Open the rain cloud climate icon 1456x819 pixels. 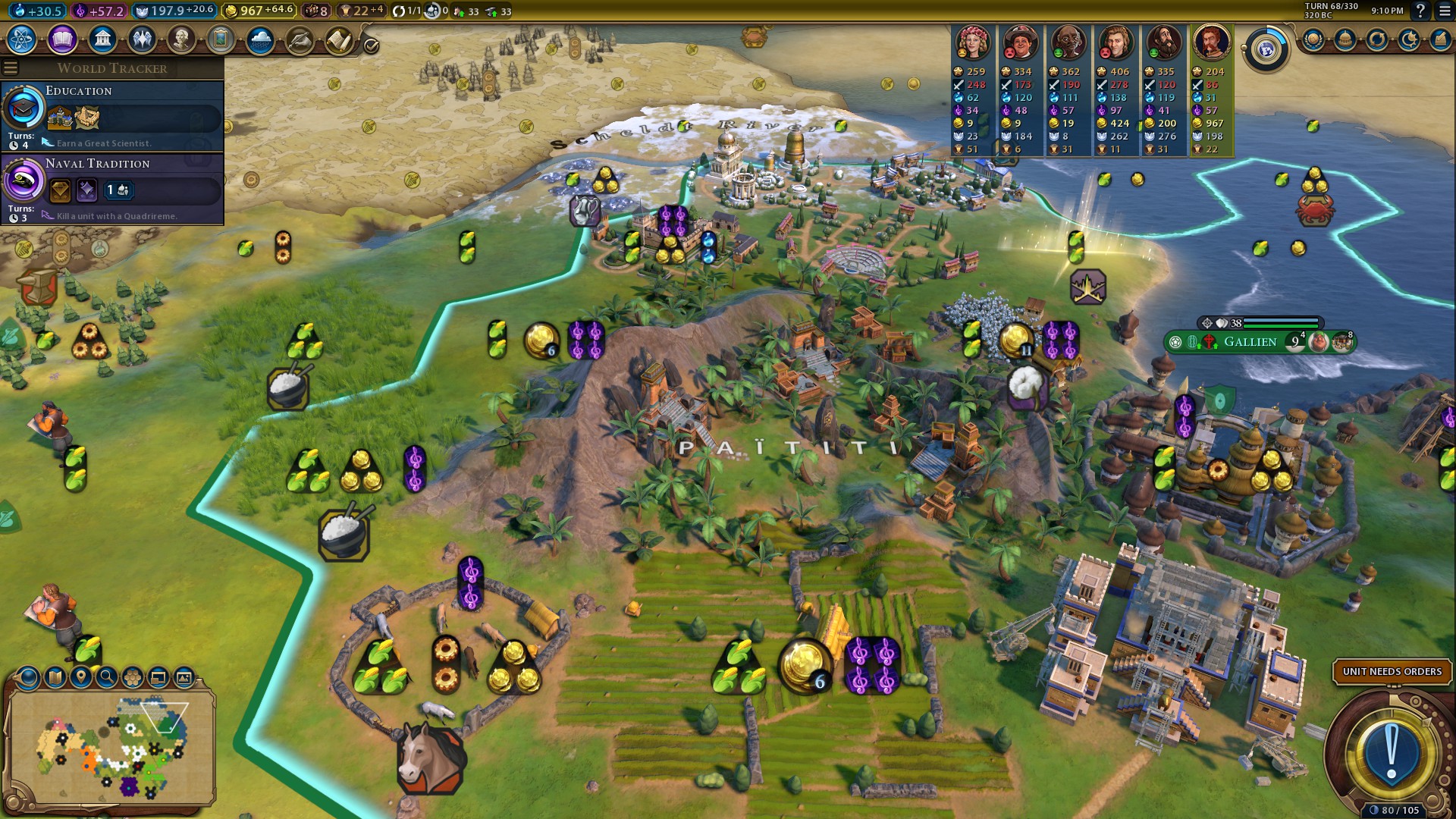260,39
